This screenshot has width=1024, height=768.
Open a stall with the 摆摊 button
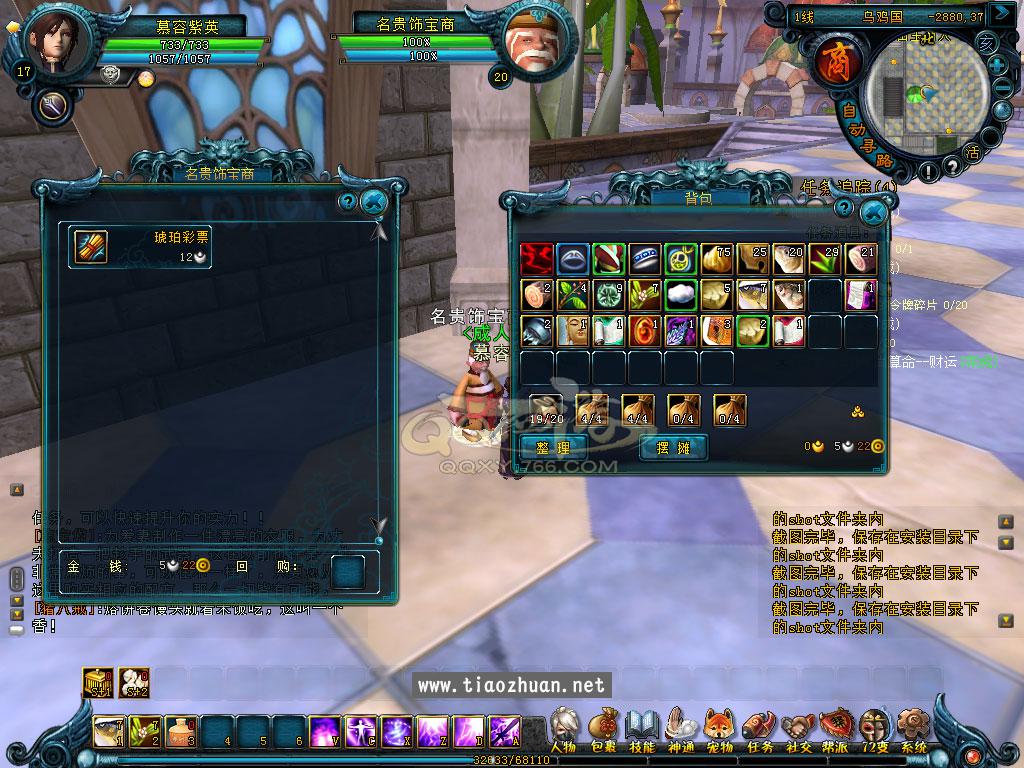point(673,447)
